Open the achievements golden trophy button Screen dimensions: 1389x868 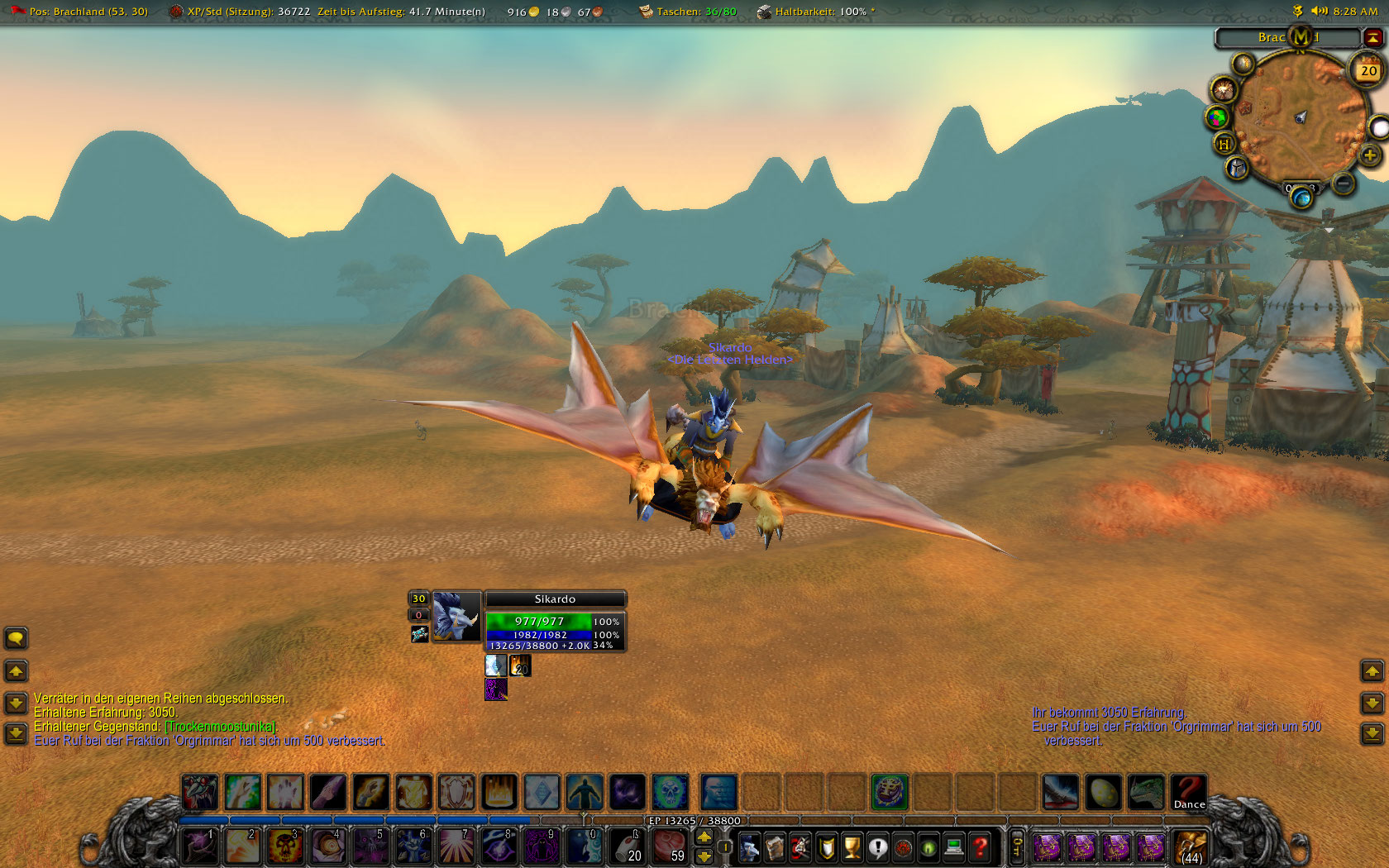pos(852,847)
